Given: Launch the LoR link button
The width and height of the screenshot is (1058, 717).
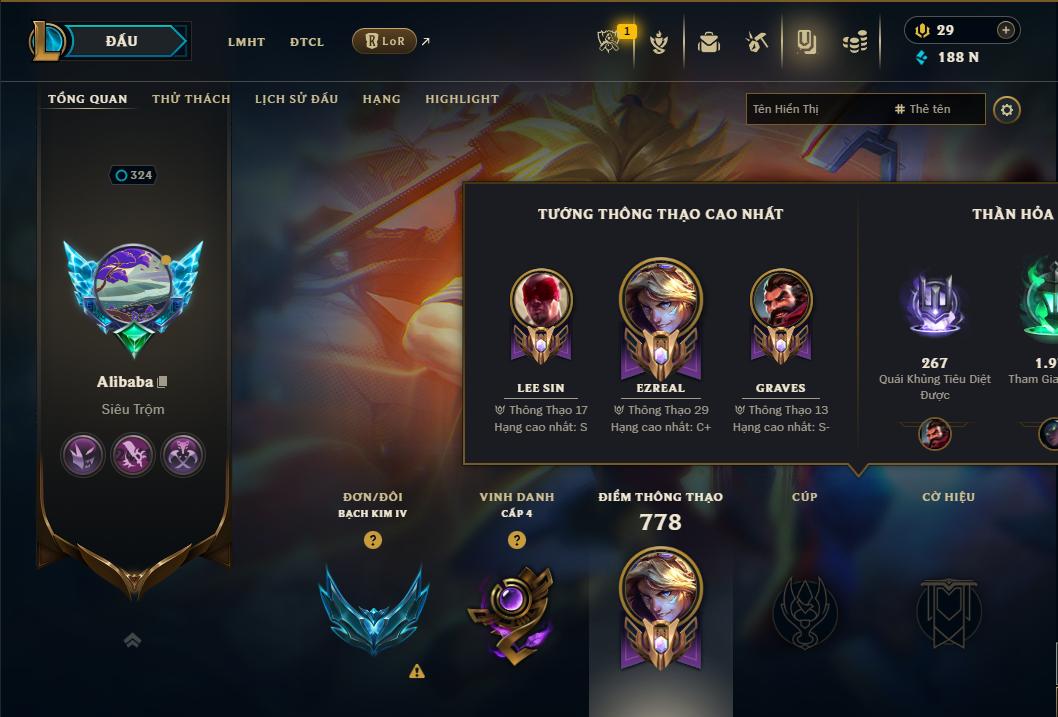Looking at the screenshot, I should (384, 41).
